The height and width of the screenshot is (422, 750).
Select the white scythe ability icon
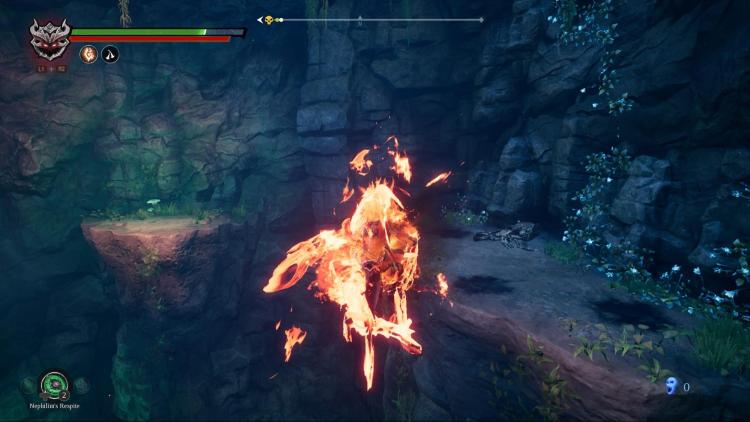point(110,54)
